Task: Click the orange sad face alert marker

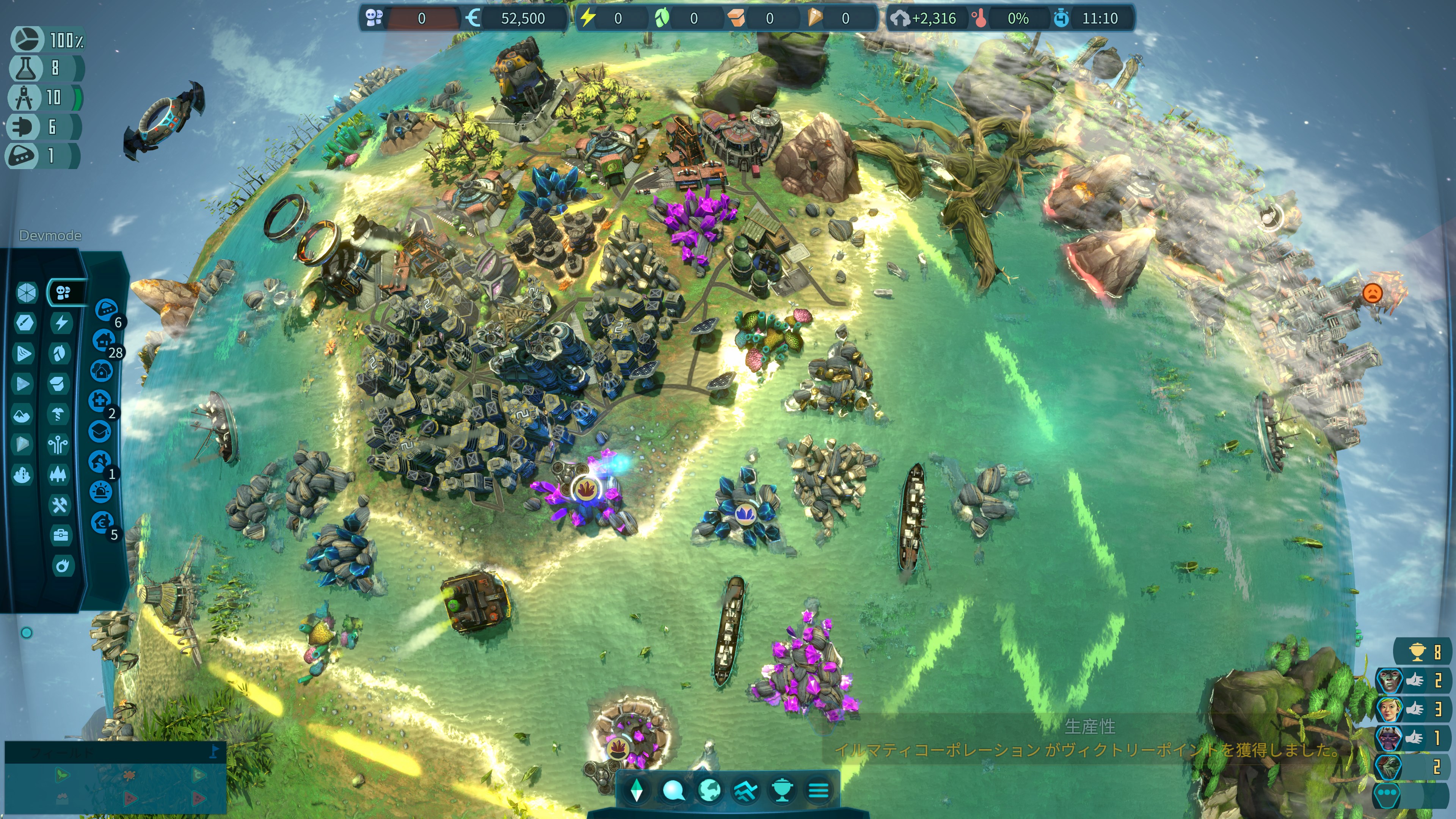Action: (x=1372, y=293)
